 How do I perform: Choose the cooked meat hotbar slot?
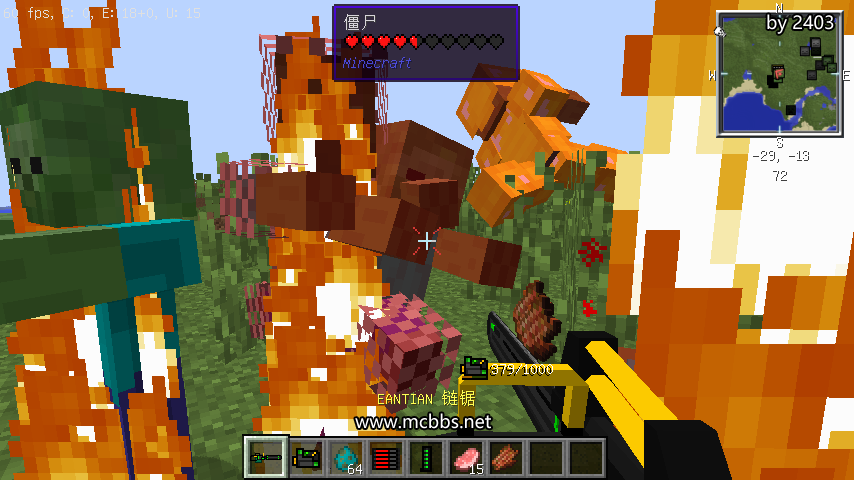505,458
